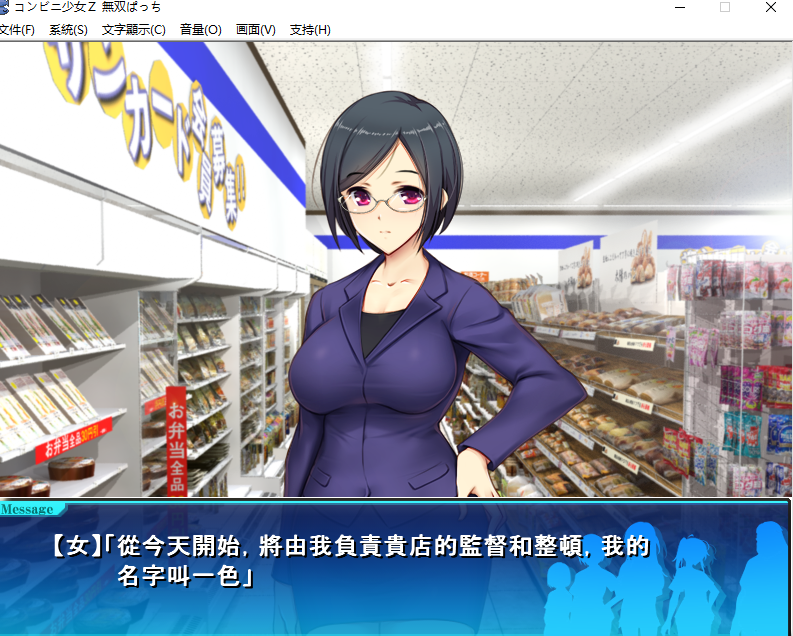Screen dimensions: 793x636
Task: Maximize the game window
Action: pyautogui.click(x=725, y=8)
